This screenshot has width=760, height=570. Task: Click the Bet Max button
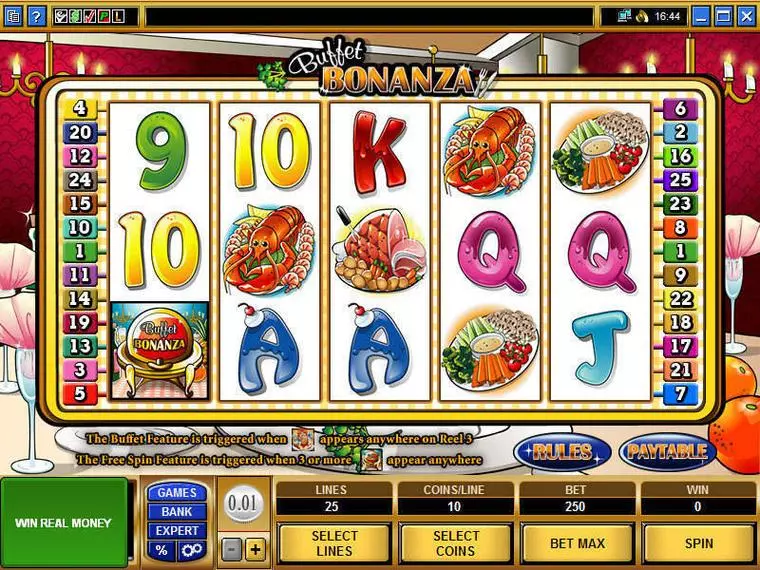(576, 543)
